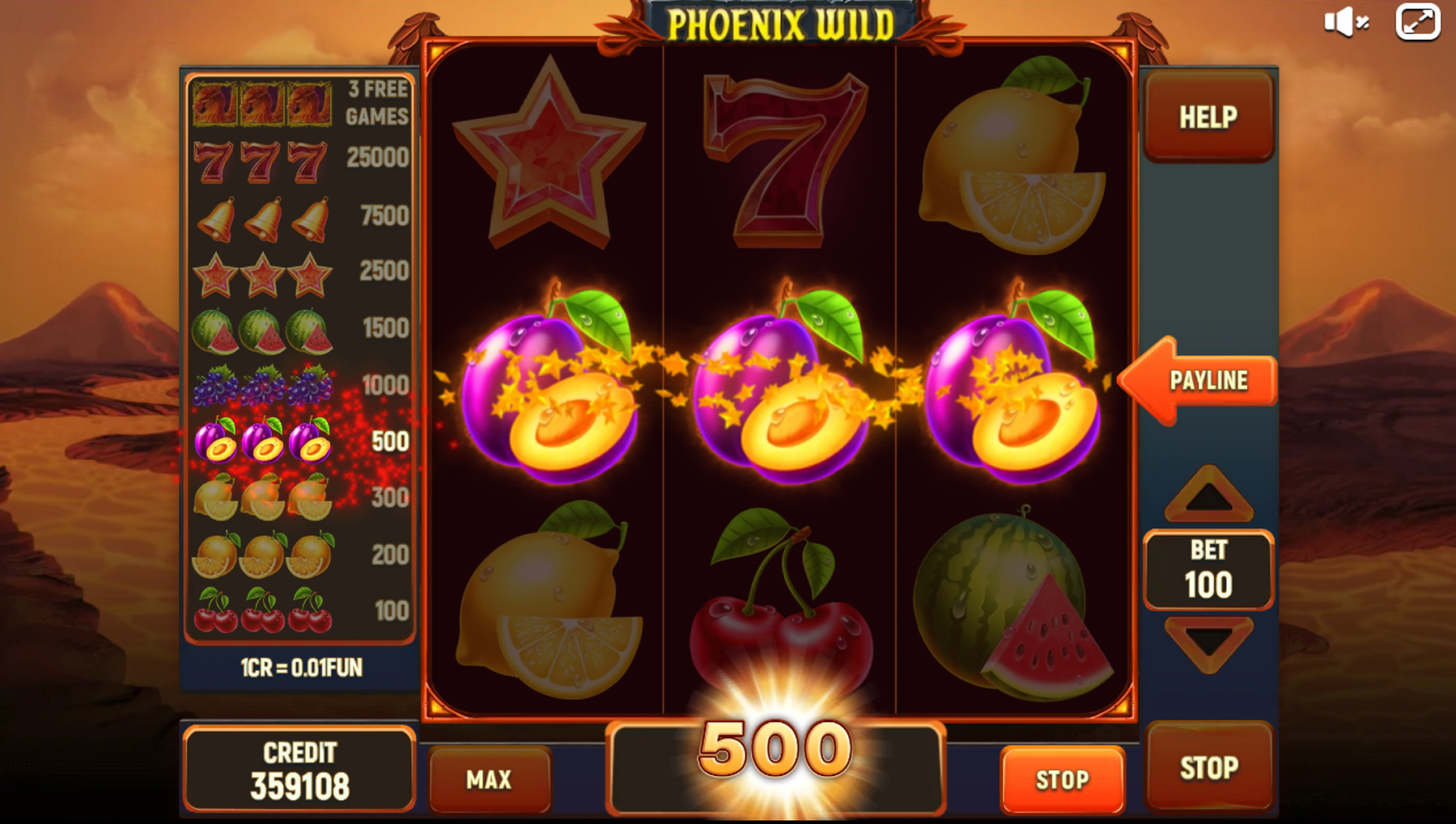Toggle the sound speaker icon
This screenshot has width=1456, height=824.
click(1346, 22)
